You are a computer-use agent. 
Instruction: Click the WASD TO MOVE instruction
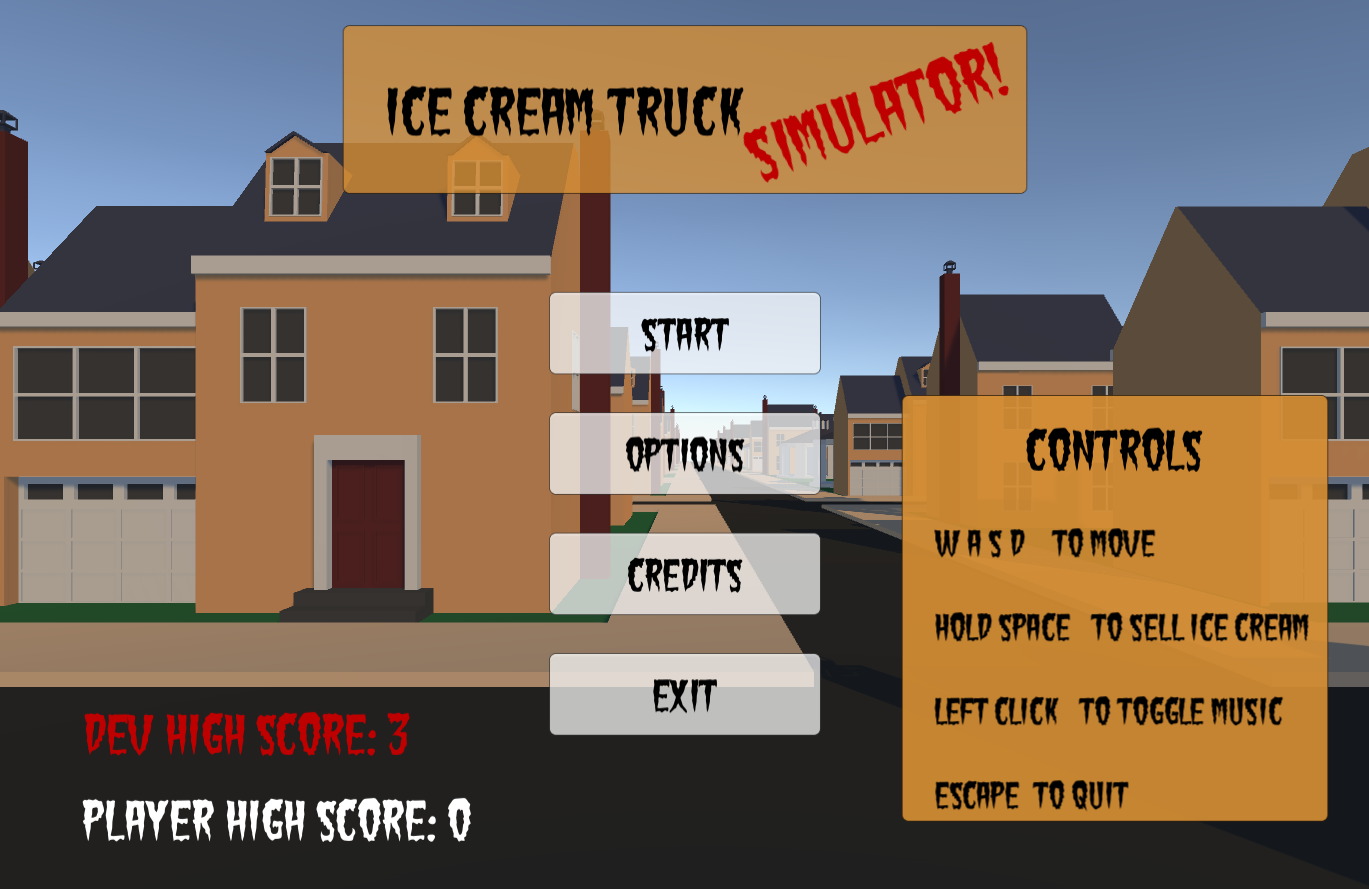pyautogui.click(x=1043, y=545)
